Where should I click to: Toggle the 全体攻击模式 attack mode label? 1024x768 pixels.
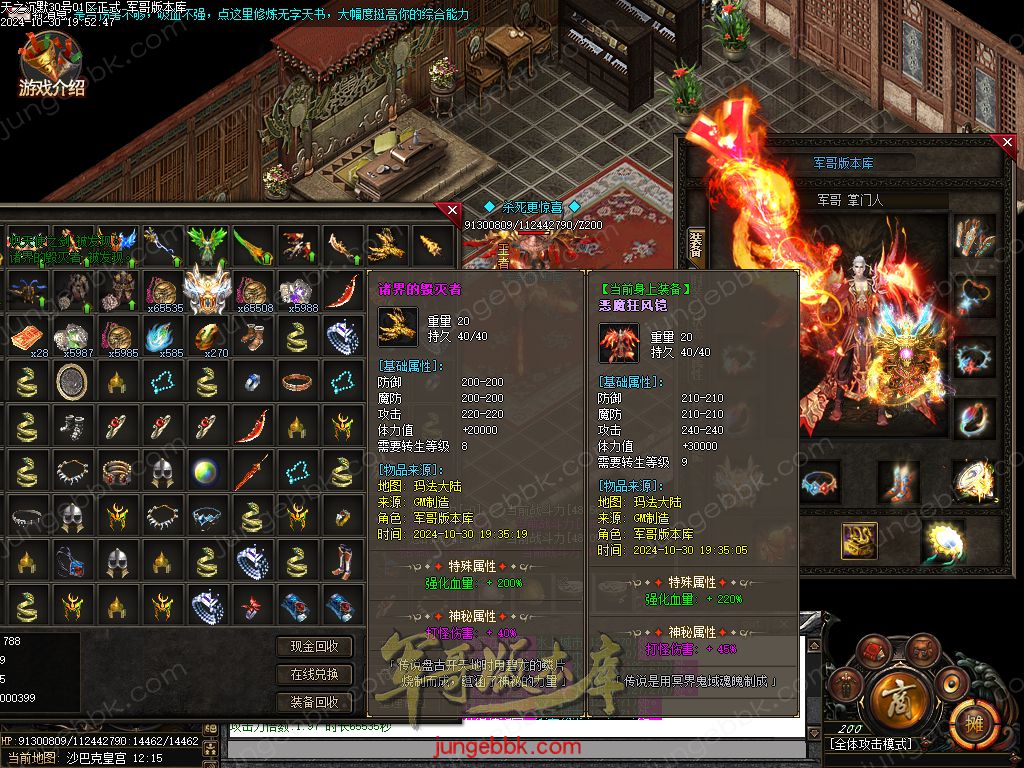click(871, 745)
